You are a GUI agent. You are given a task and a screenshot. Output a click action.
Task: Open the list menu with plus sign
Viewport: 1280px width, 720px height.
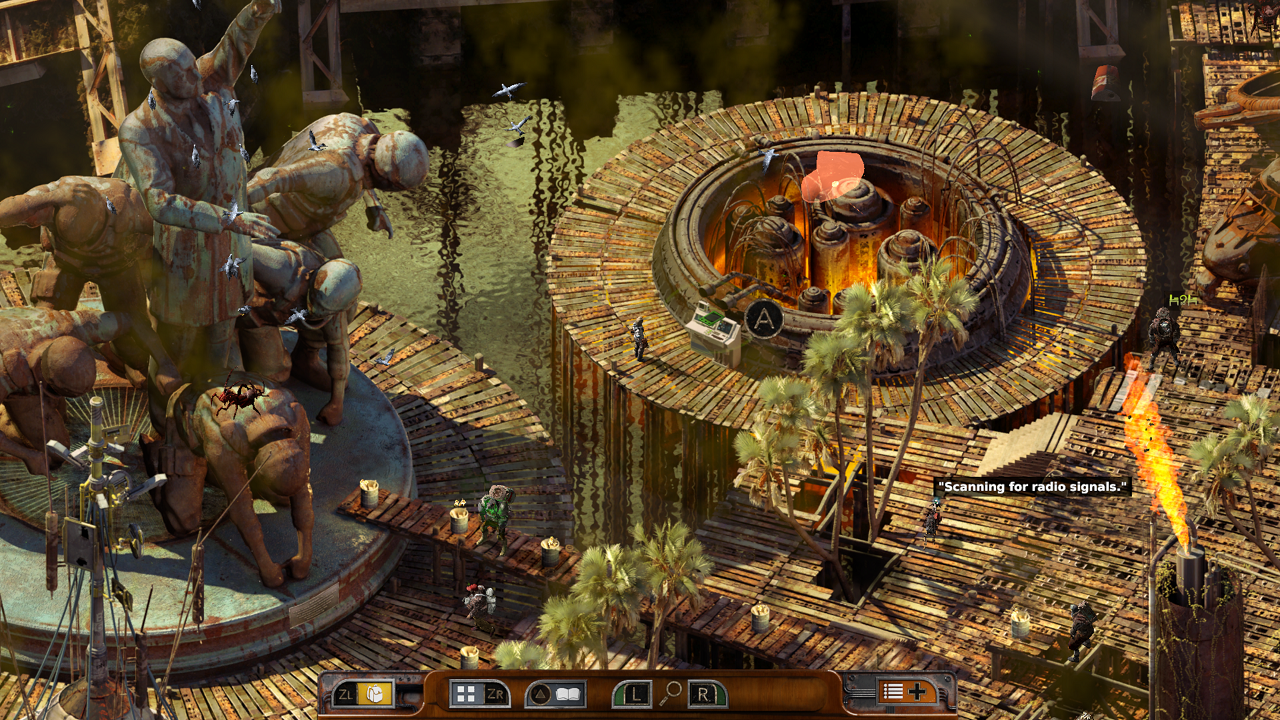click(x=904, y=691)
